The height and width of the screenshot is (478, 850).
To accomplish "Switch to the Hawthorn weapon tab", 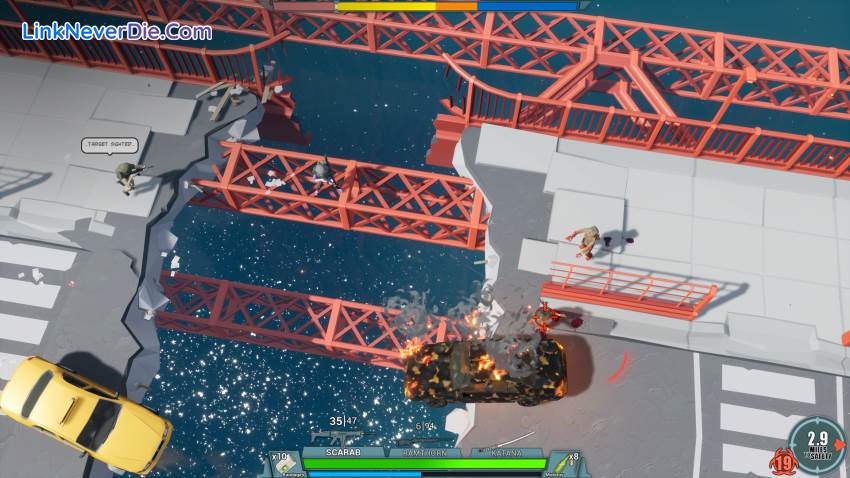I will coord(424,452).
